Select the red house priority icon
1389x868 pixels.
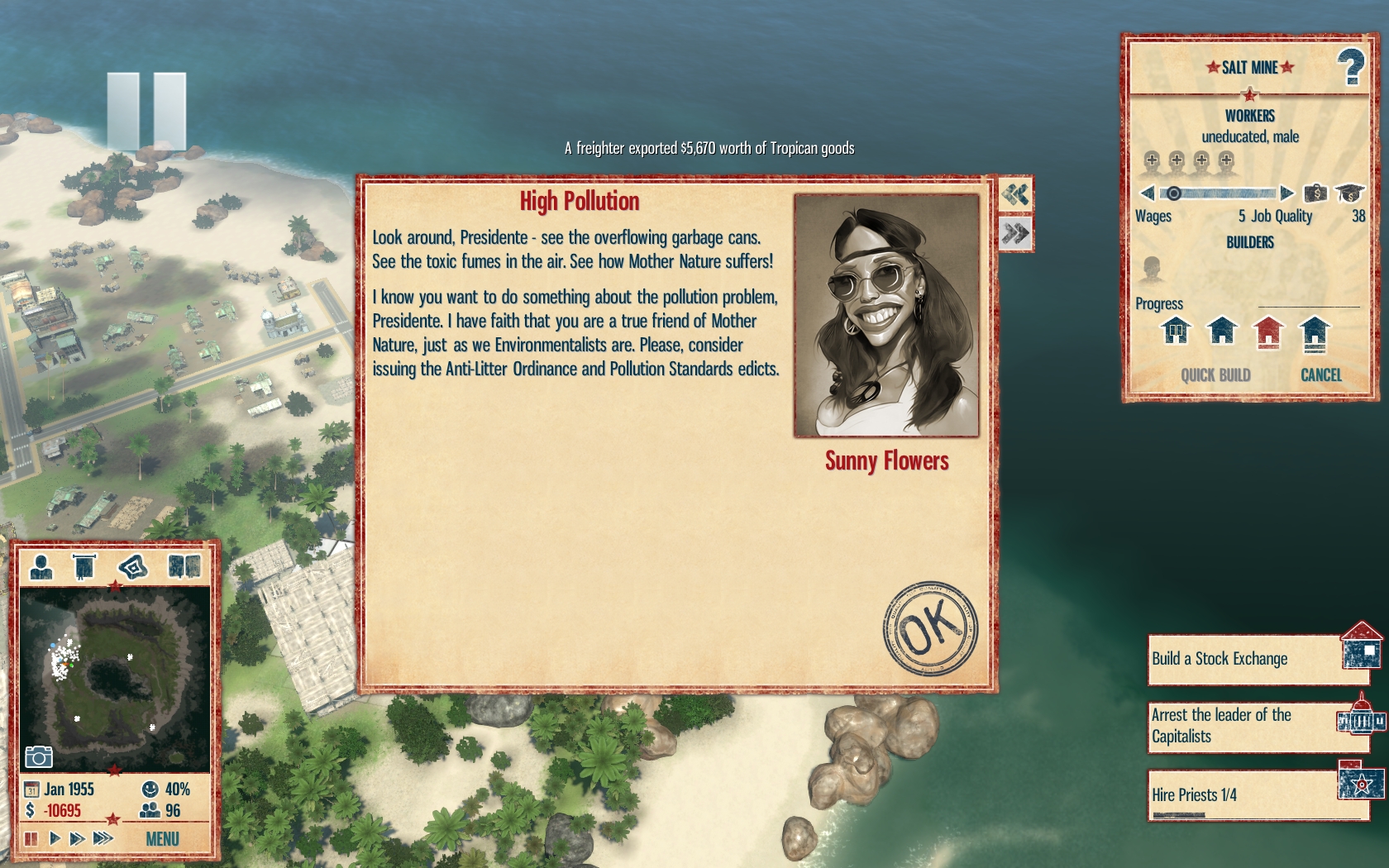click(1267, 331)
